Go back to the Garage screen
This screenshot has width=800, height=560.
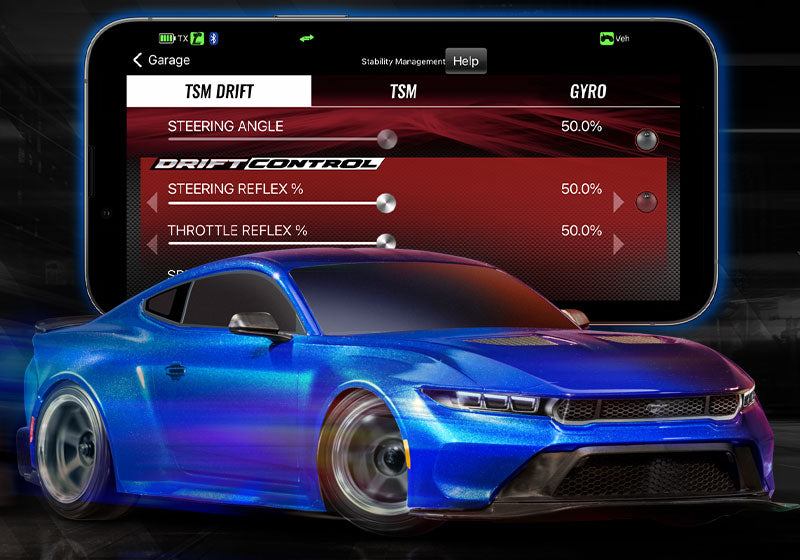tap(161, 60)
